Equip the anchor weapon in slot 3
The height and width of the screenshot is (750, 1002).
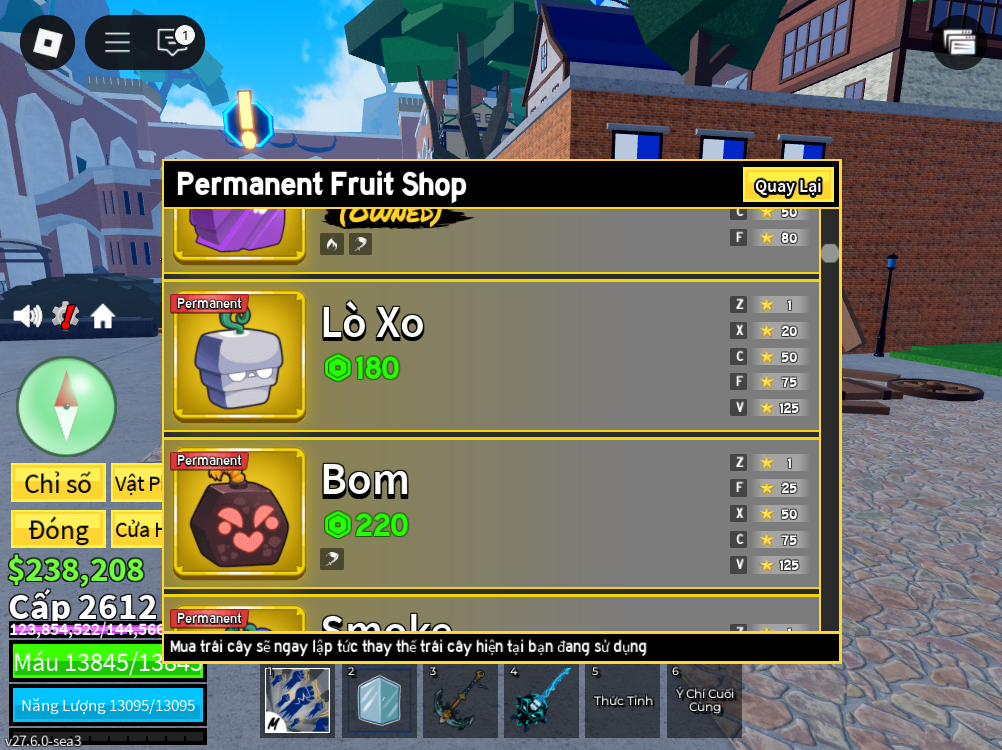[x=460, y=700]
